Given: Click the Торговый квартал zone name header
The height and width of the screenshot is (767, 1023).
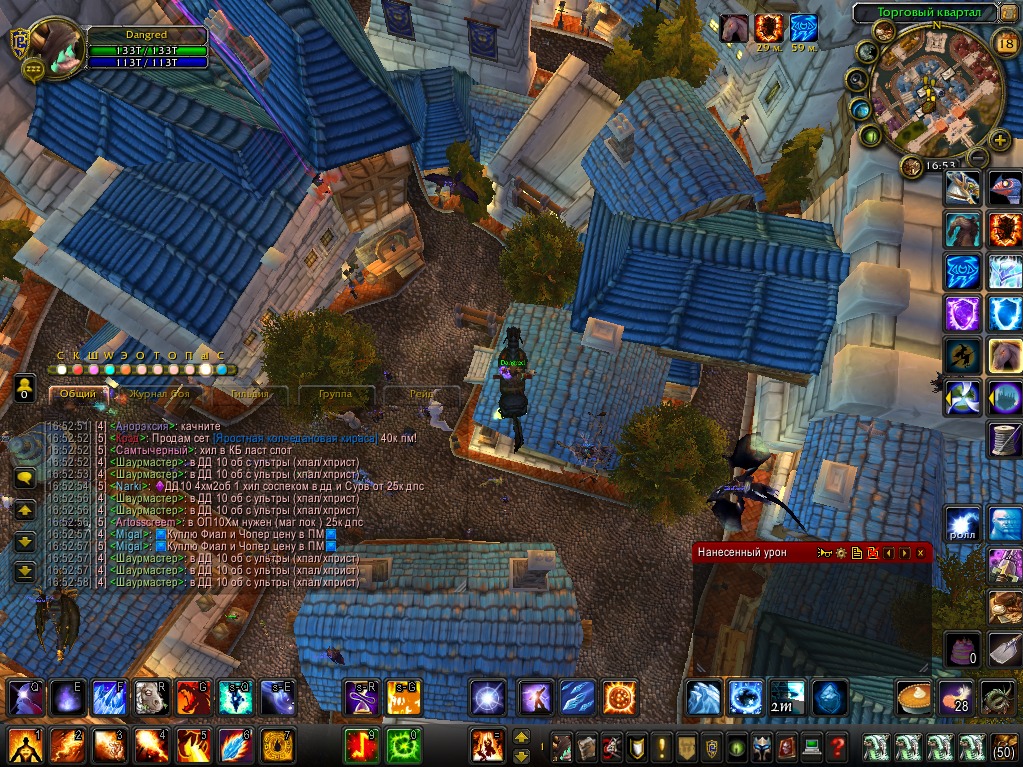Looking at the screenshot, I should point(923,13).
